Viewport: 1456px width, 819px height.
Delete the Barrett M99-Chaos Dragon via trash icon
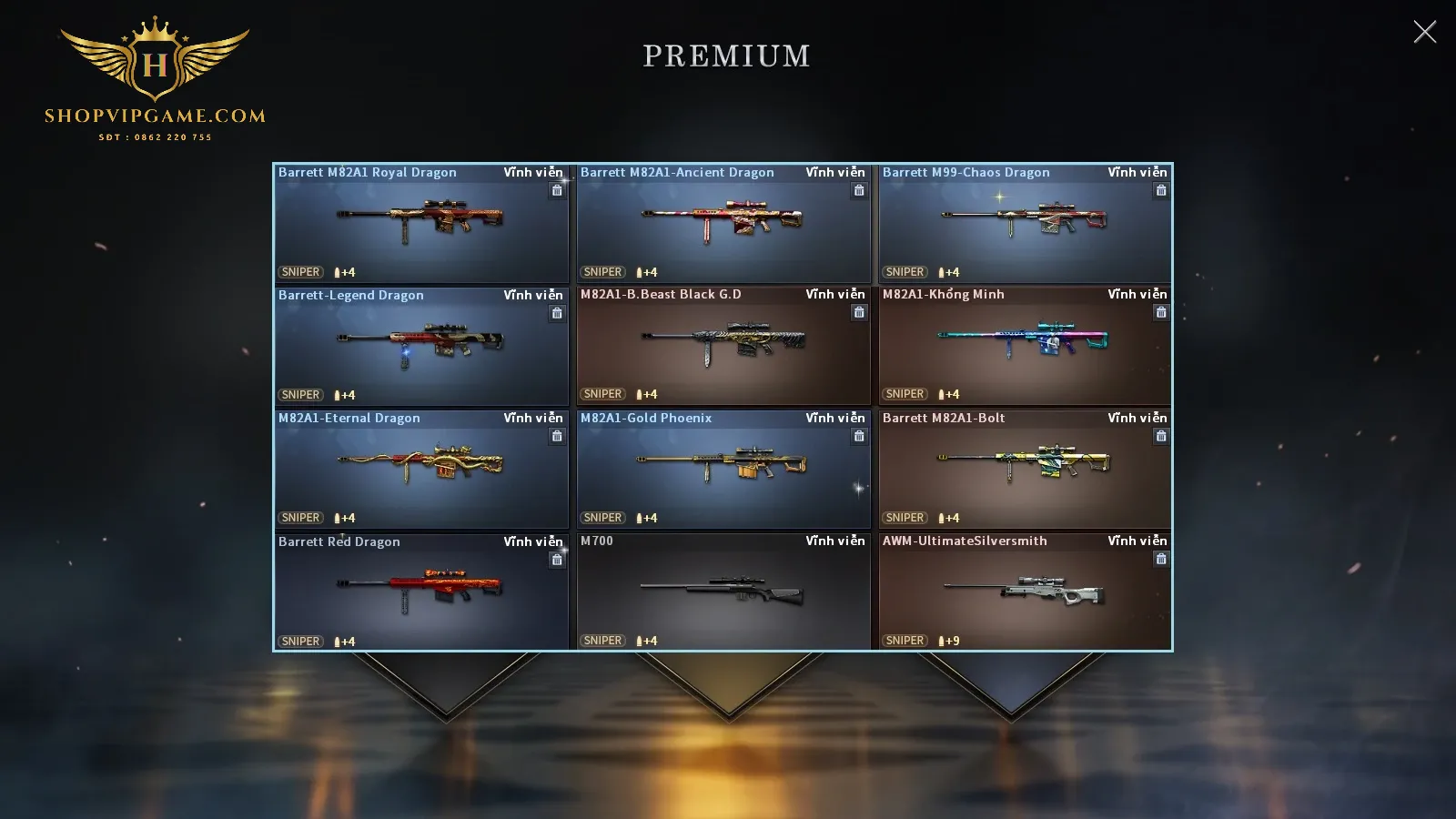click(x=1161, y=190)
